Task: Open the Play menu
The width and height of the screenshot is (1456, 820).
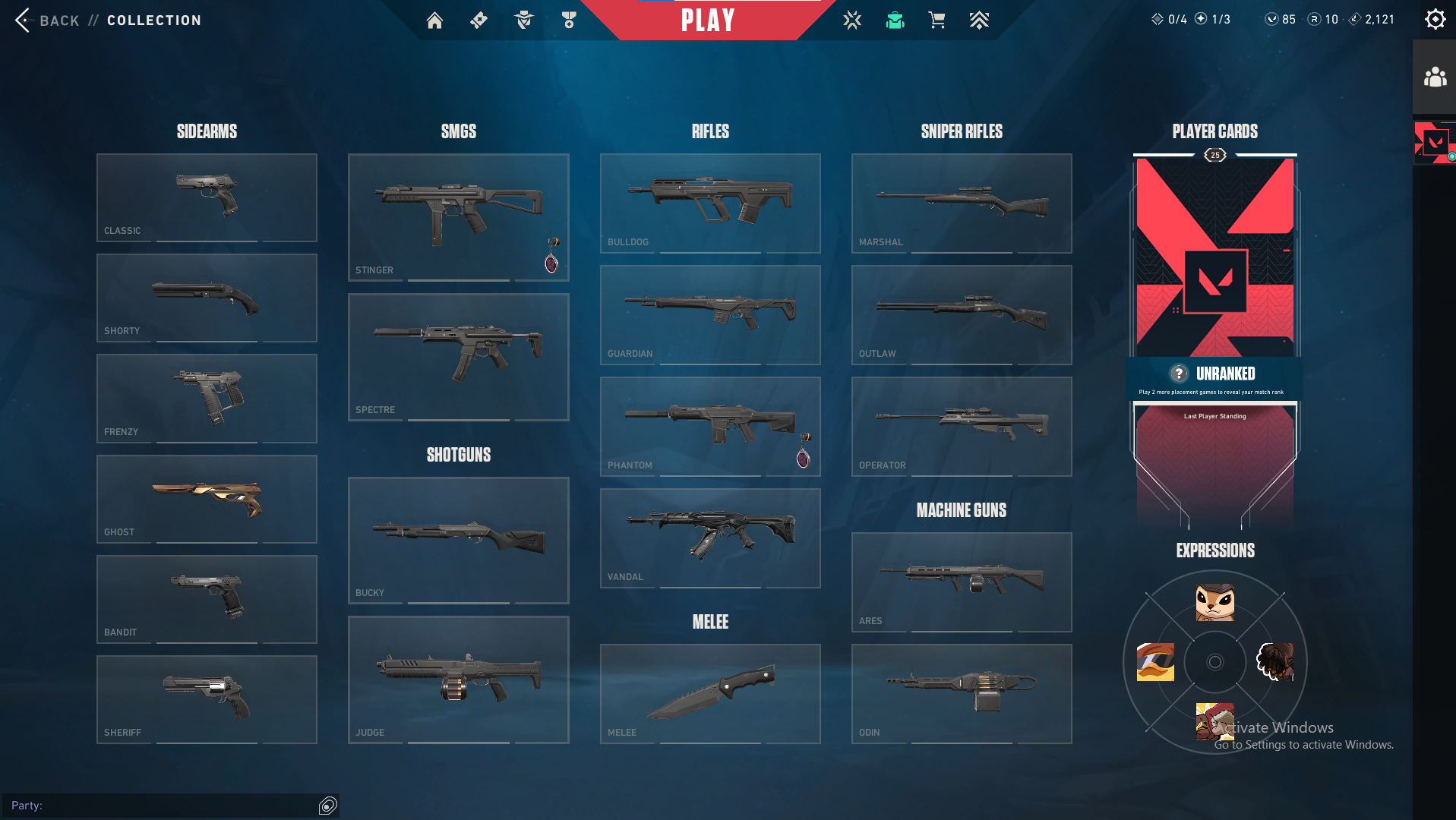Action: (x=708, y=20)
